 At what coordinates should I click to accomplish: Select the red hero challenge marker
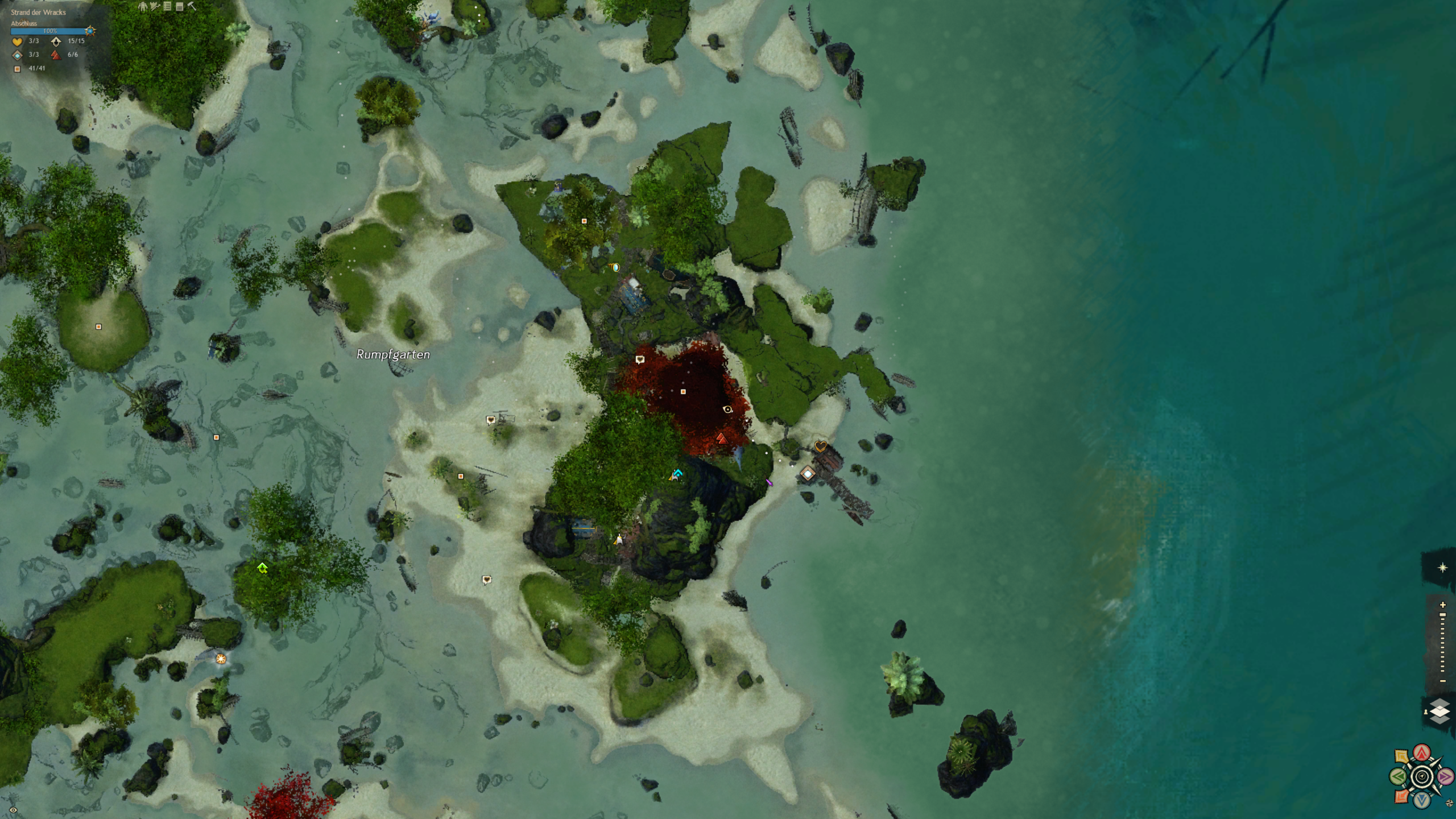[721, 439]
